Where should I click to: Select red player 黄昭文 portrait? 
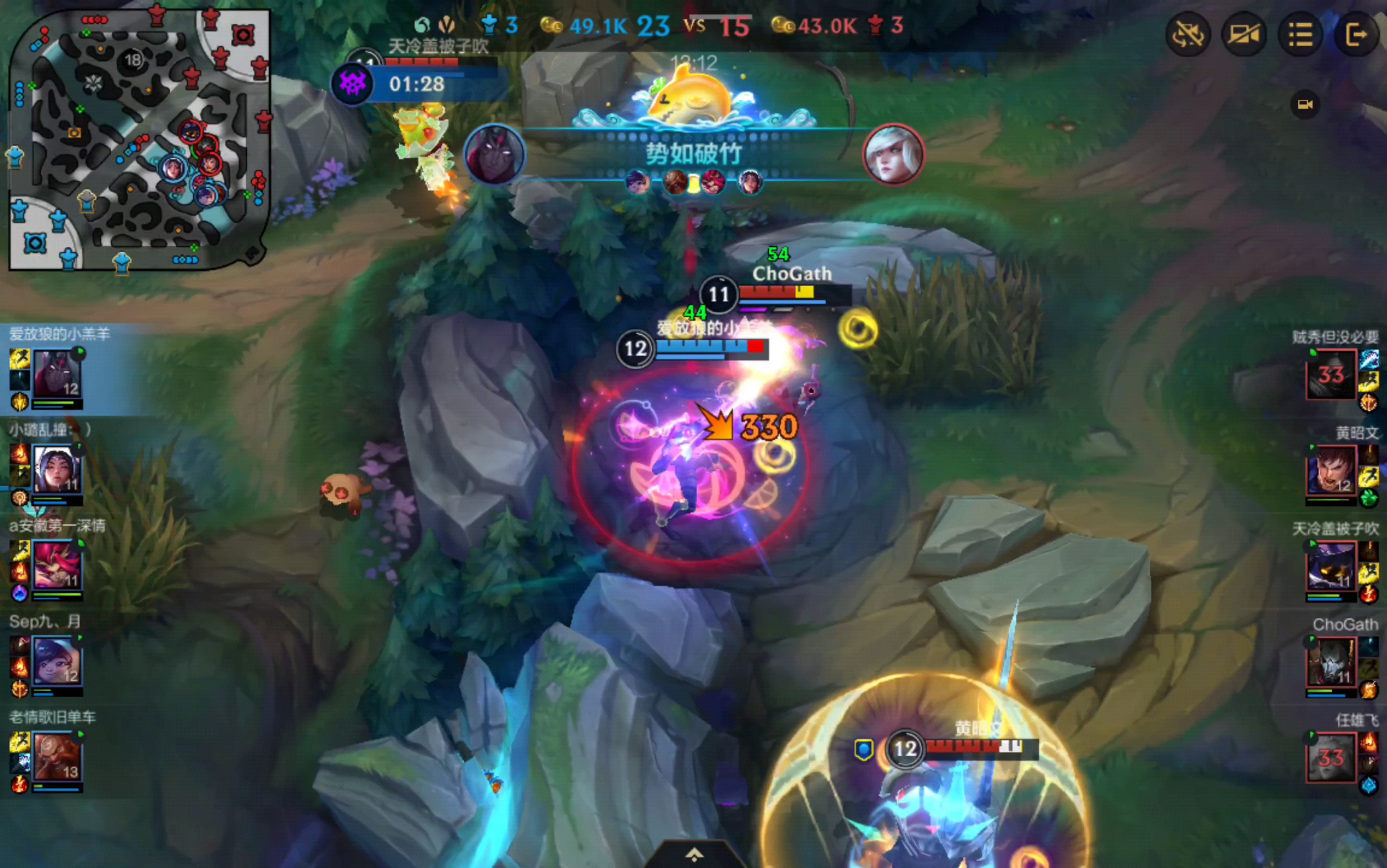[1331, 471]
